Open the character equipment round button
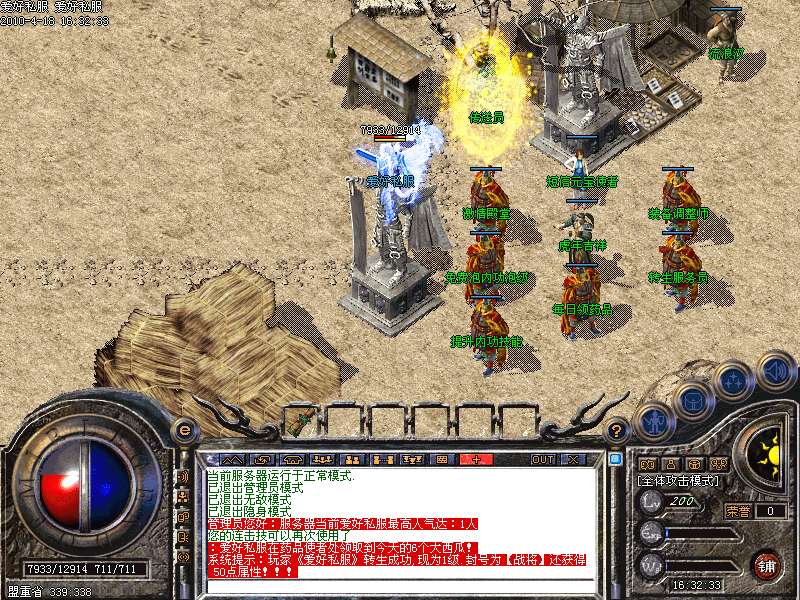The width and height of the screenshot is (800, 600). tap(654, 421)
